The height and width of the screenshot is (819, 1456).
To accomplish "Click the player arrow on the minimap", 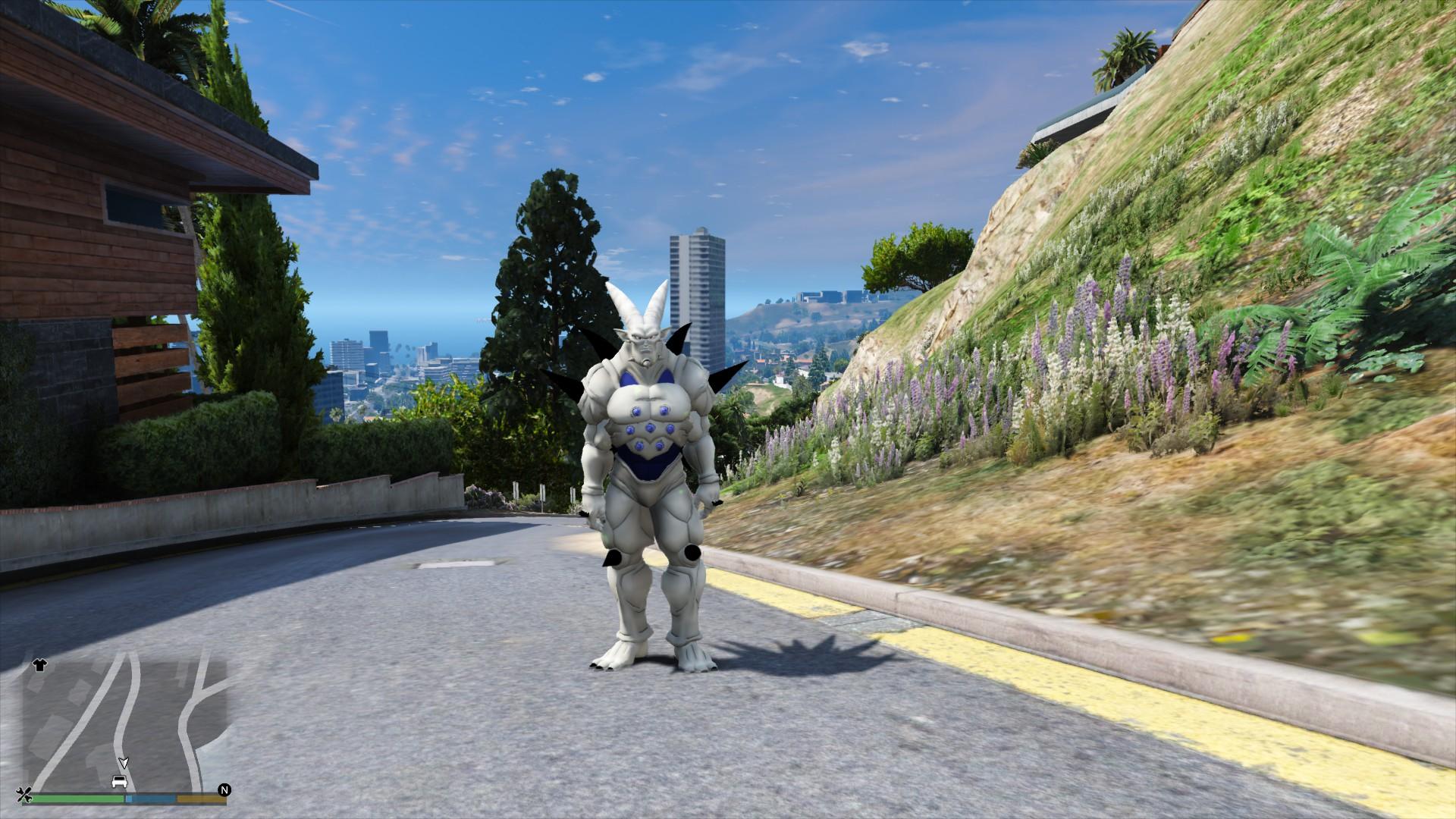I will [124, 761].
